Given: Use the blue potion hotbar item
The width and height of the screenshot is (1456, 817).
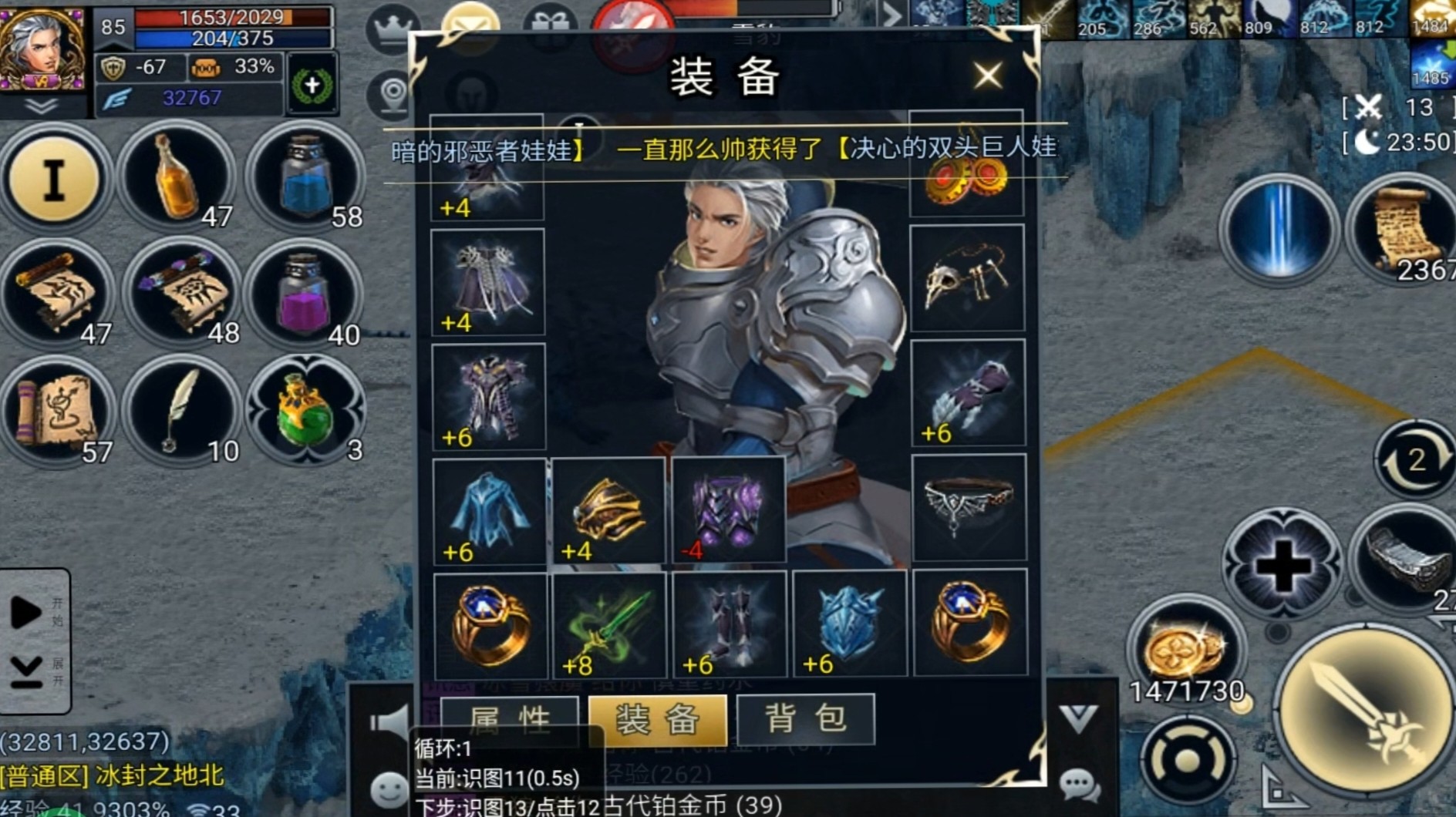Looking at the screenshot, I should 305,179.
